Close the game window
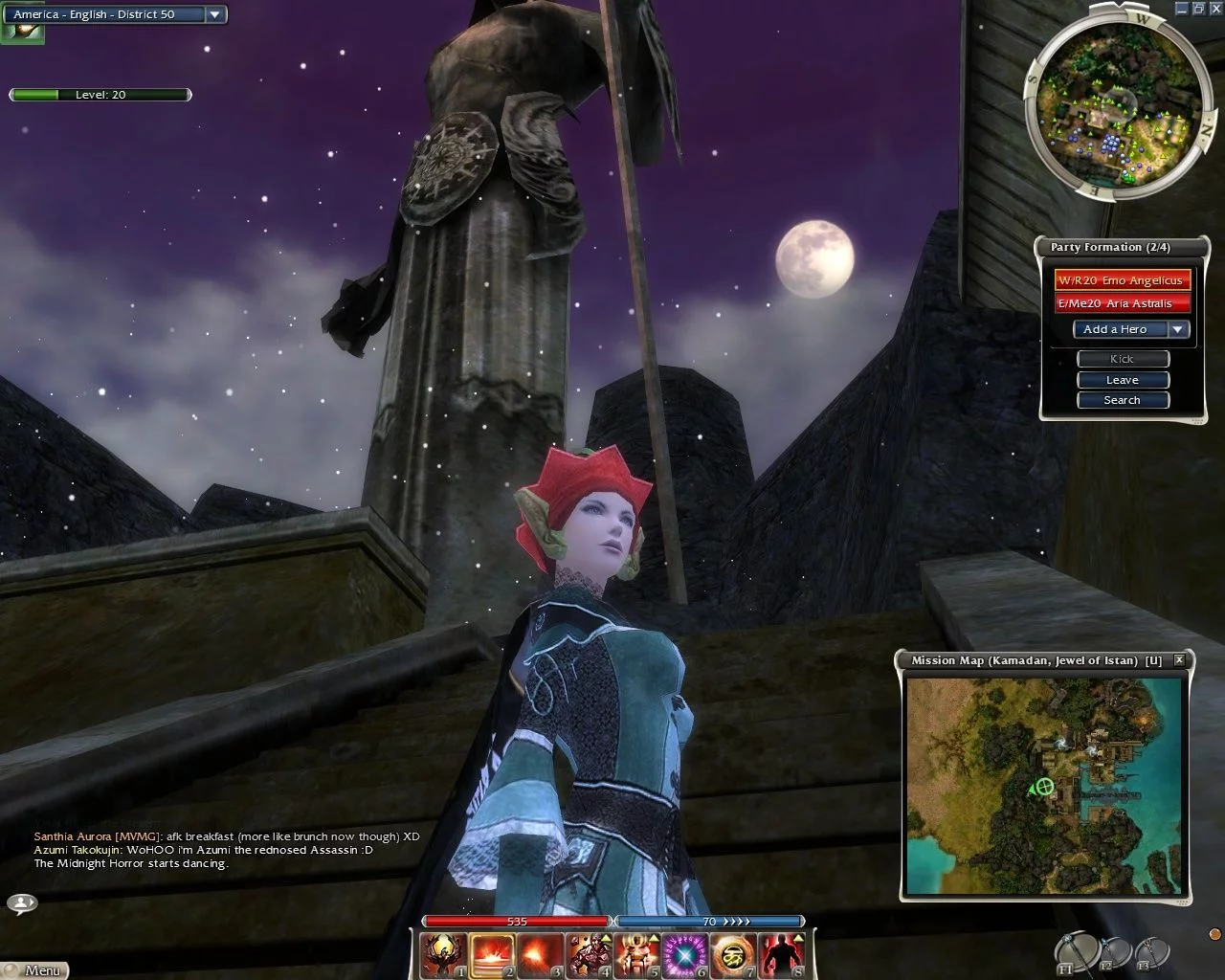Screen dimensions: 1225x980 tap(1215, 8)
